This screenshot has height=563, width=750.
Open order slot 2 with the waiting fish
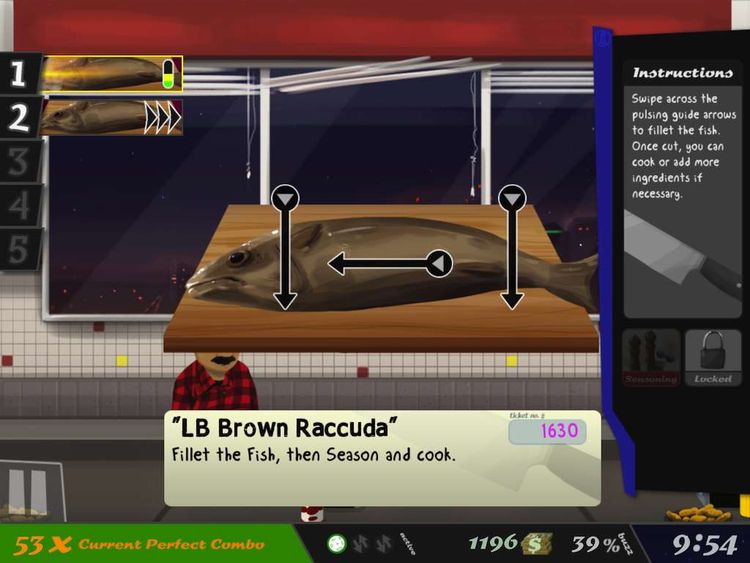110,117
